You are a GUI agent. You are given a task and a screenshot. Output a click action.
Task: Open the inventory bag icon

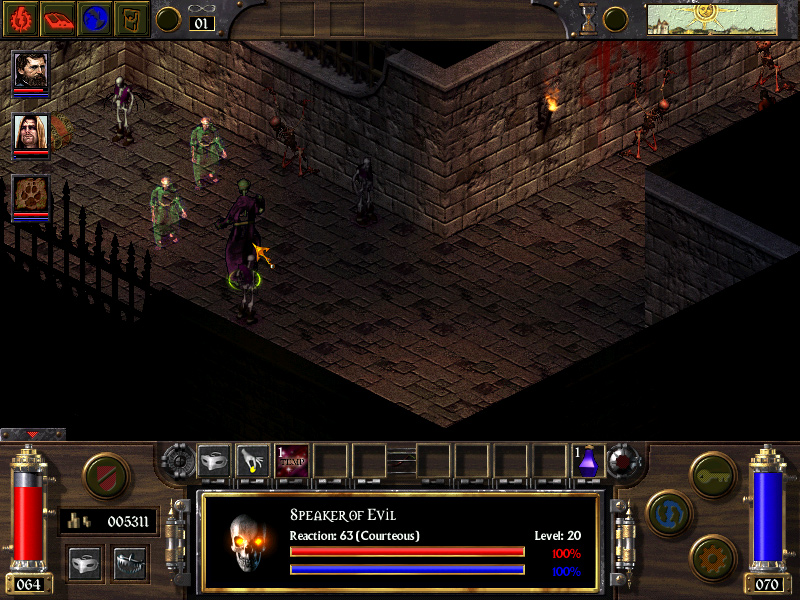click(132, 18)
